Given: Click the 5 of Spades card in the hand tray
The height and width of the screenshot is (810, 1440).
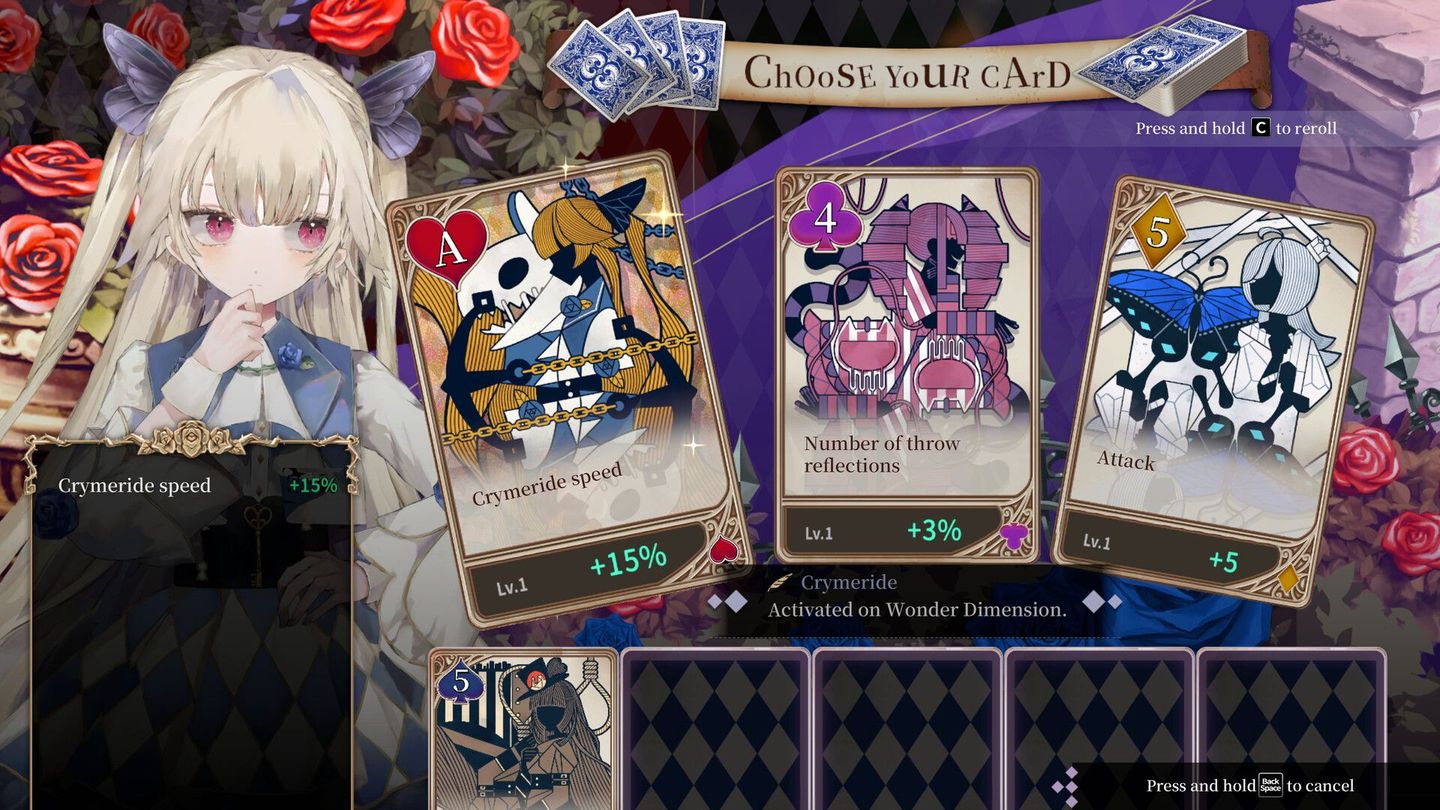Looking at the screenshot, I should 520,730.
